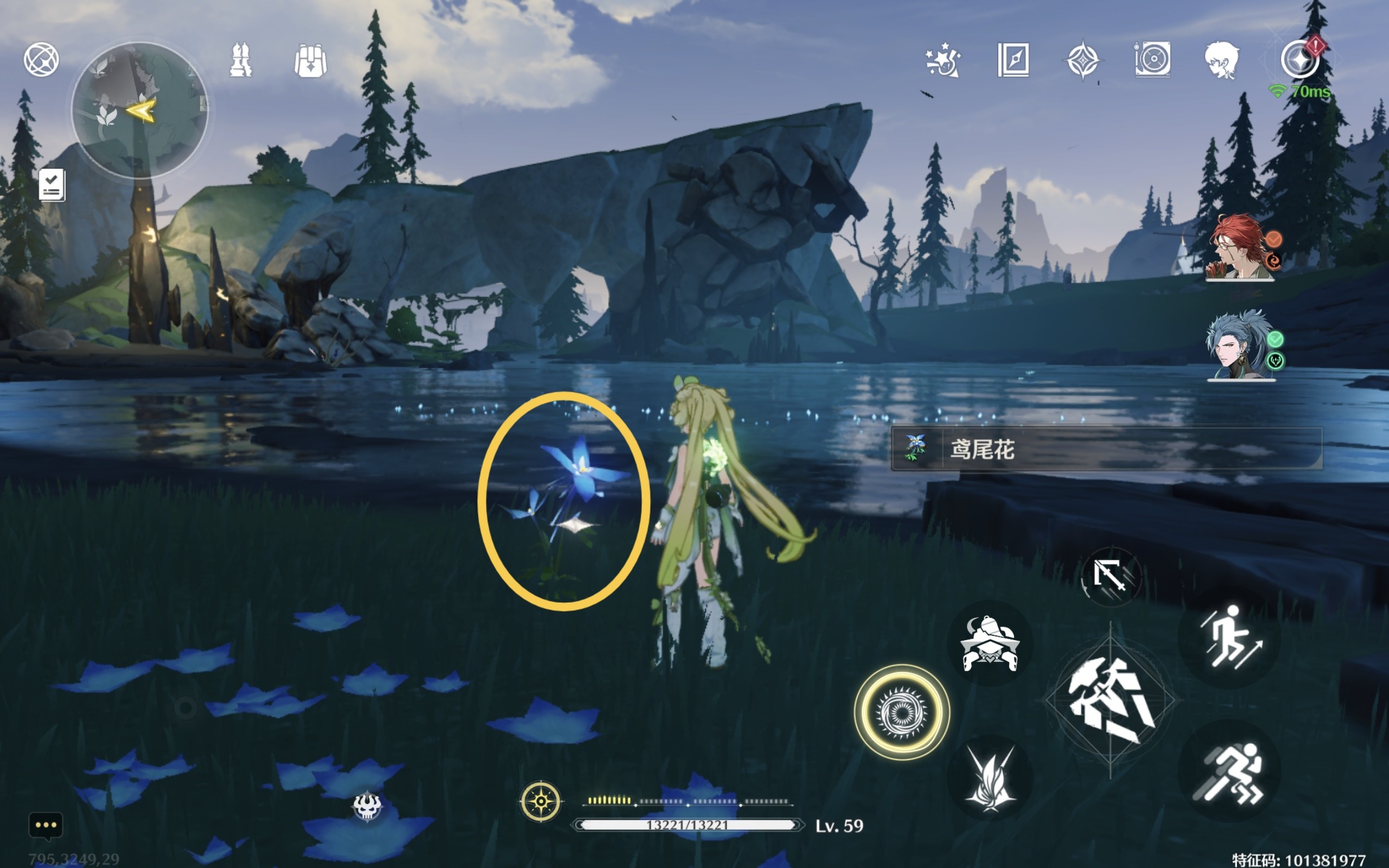Open the backpack inventory
1389x868 pixels.
(310, 61)
